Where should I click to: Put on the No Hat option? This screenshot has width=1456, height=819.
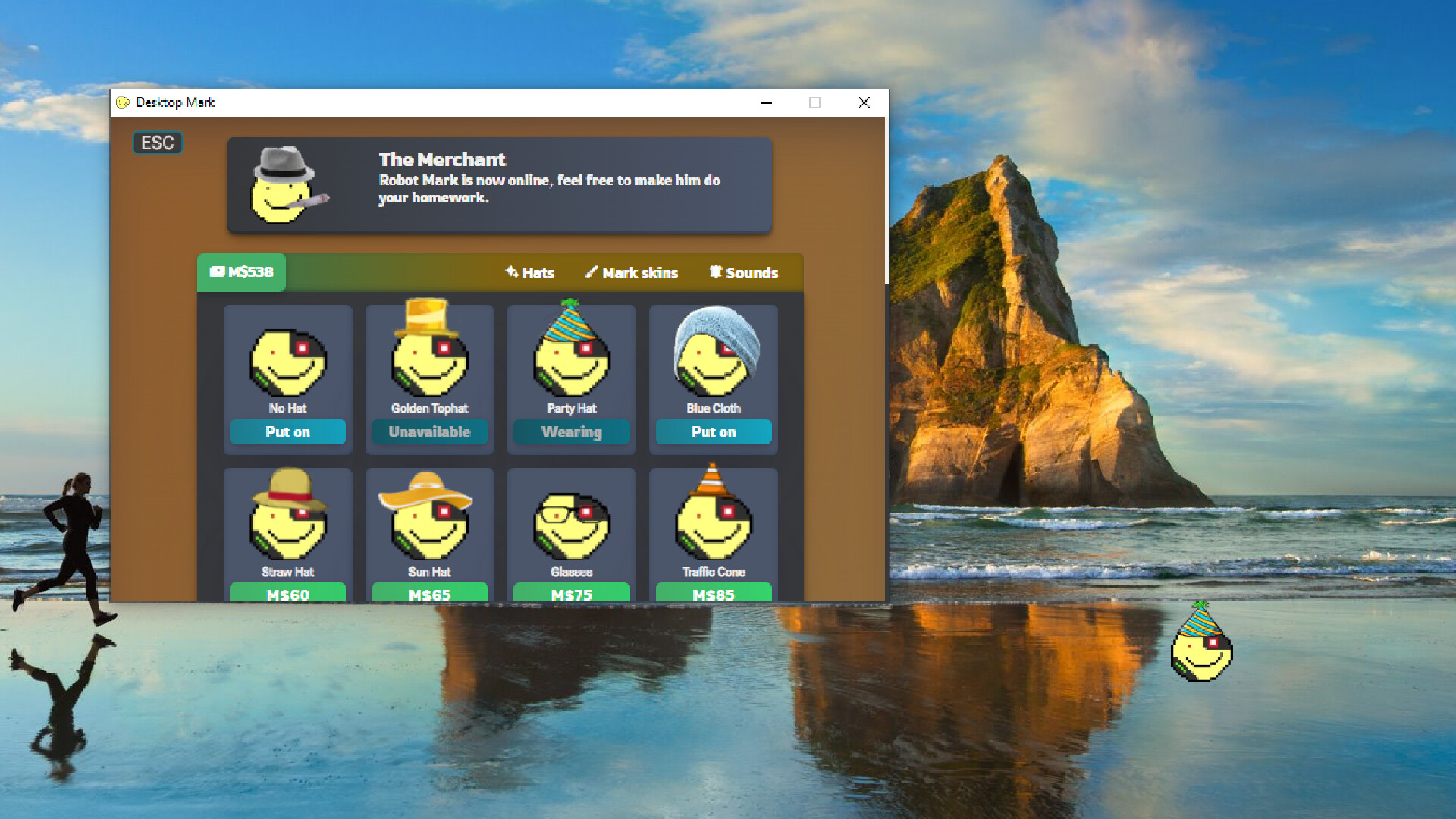point(287,431)
